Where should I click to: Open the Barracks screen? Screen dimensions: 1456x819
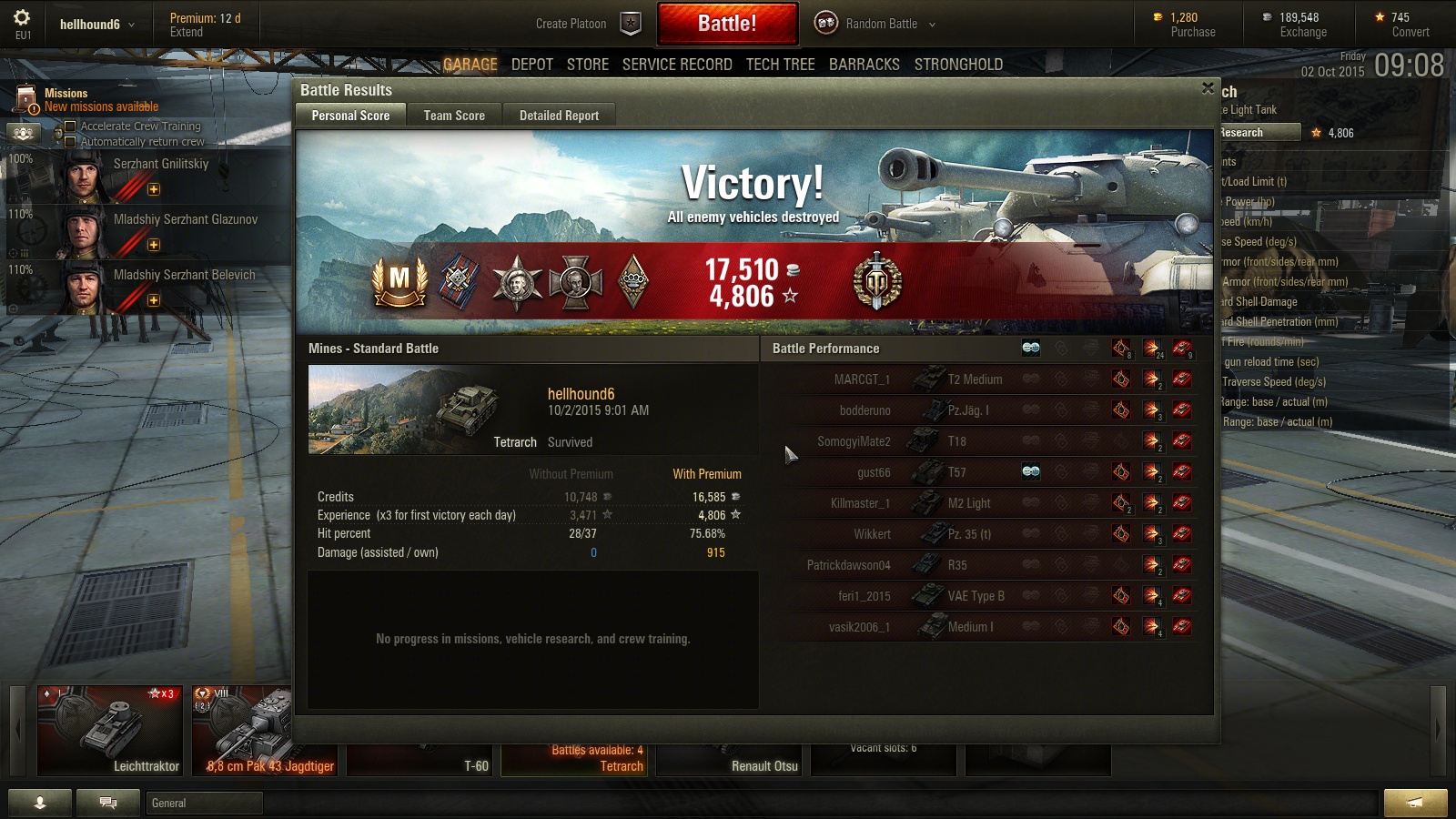(864, 65)
